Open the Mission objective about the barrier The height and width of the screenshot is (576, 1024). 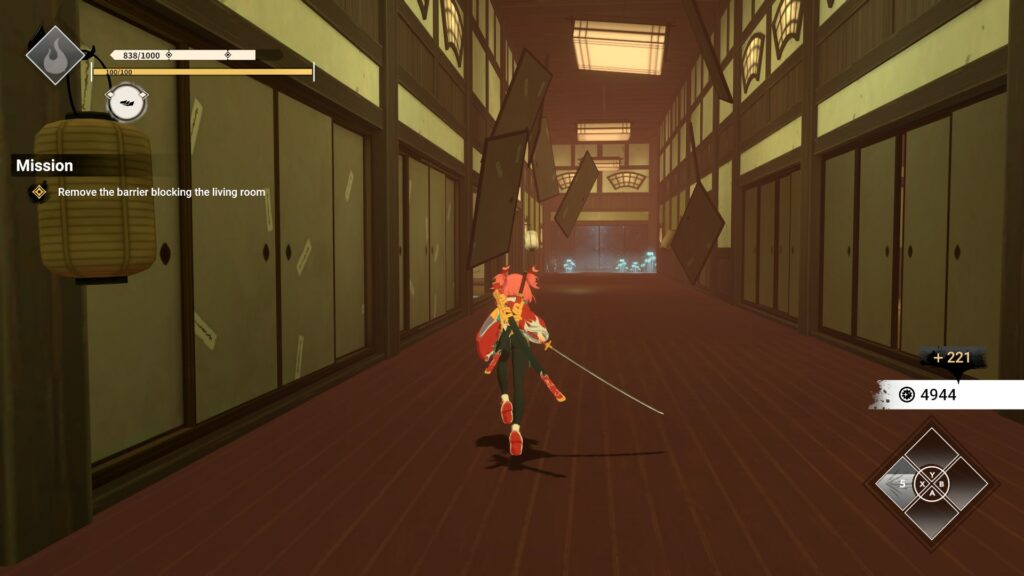[x=161, y=192]
